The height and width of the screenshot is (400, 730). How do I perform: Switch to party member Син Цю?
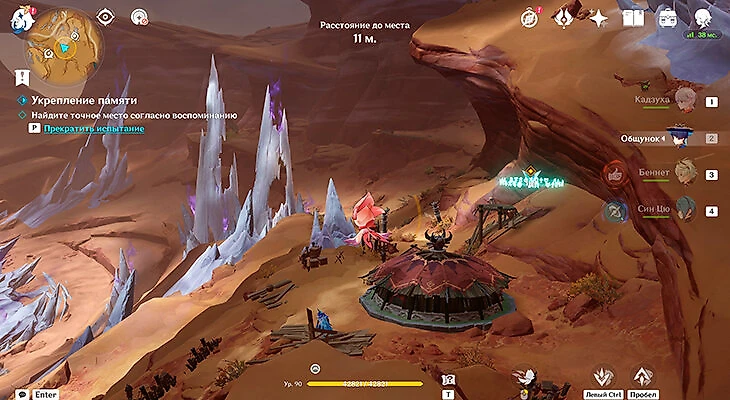pos(684,208)
